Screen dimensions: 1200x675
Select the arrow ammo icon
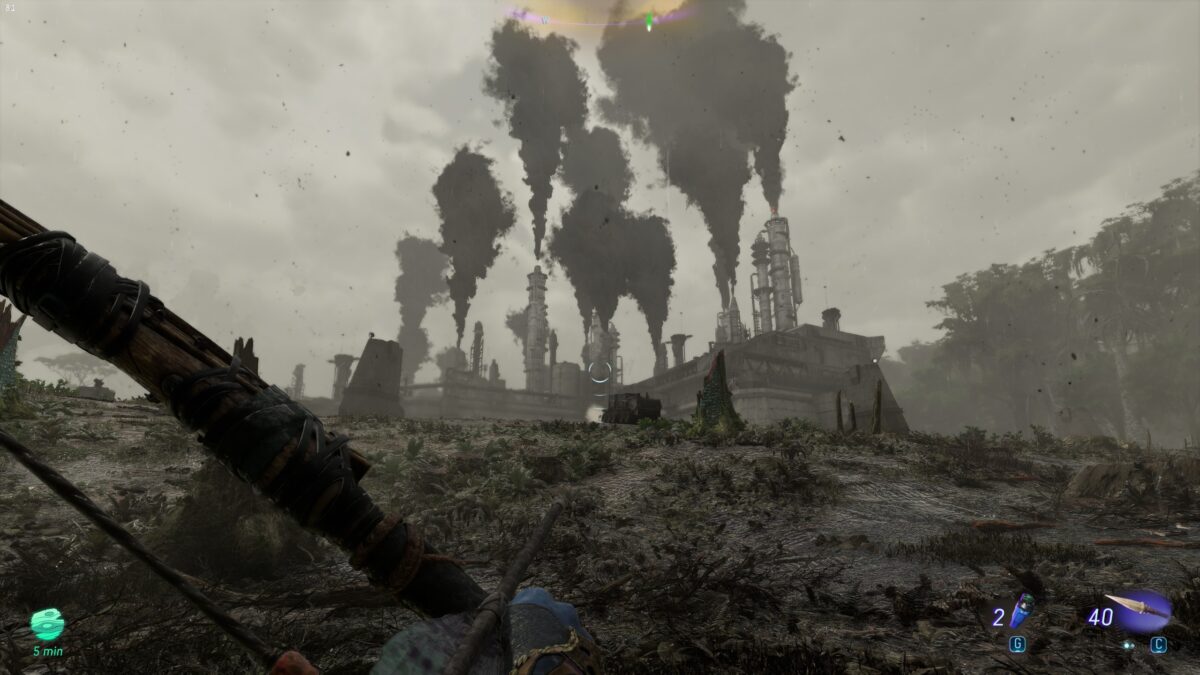pyautogui.click(x=1140, y=609)
